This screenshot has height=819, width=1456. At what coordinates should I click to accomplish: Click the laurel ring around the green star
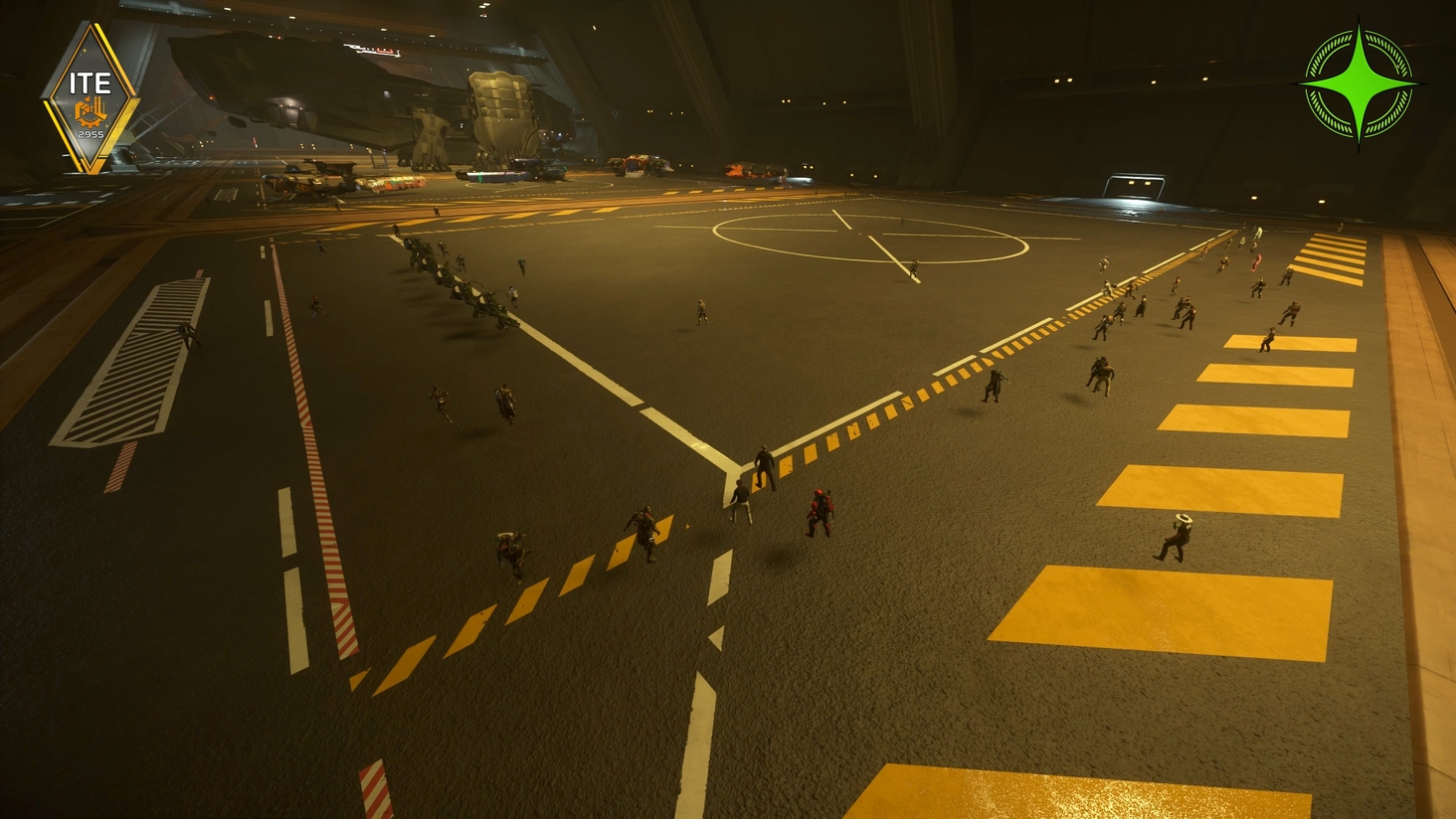[1328, 50]
